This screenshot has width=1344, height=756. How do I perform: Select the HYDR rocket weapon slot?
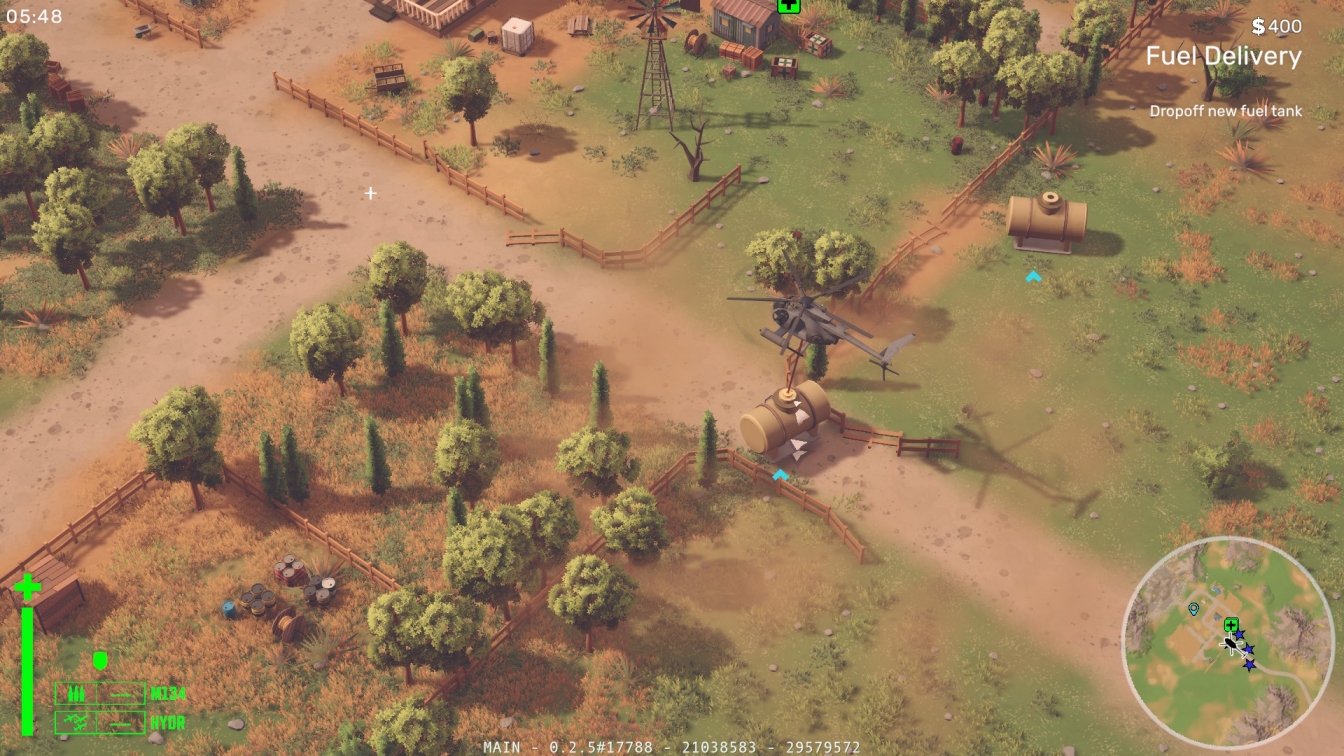tap(100, 722)
